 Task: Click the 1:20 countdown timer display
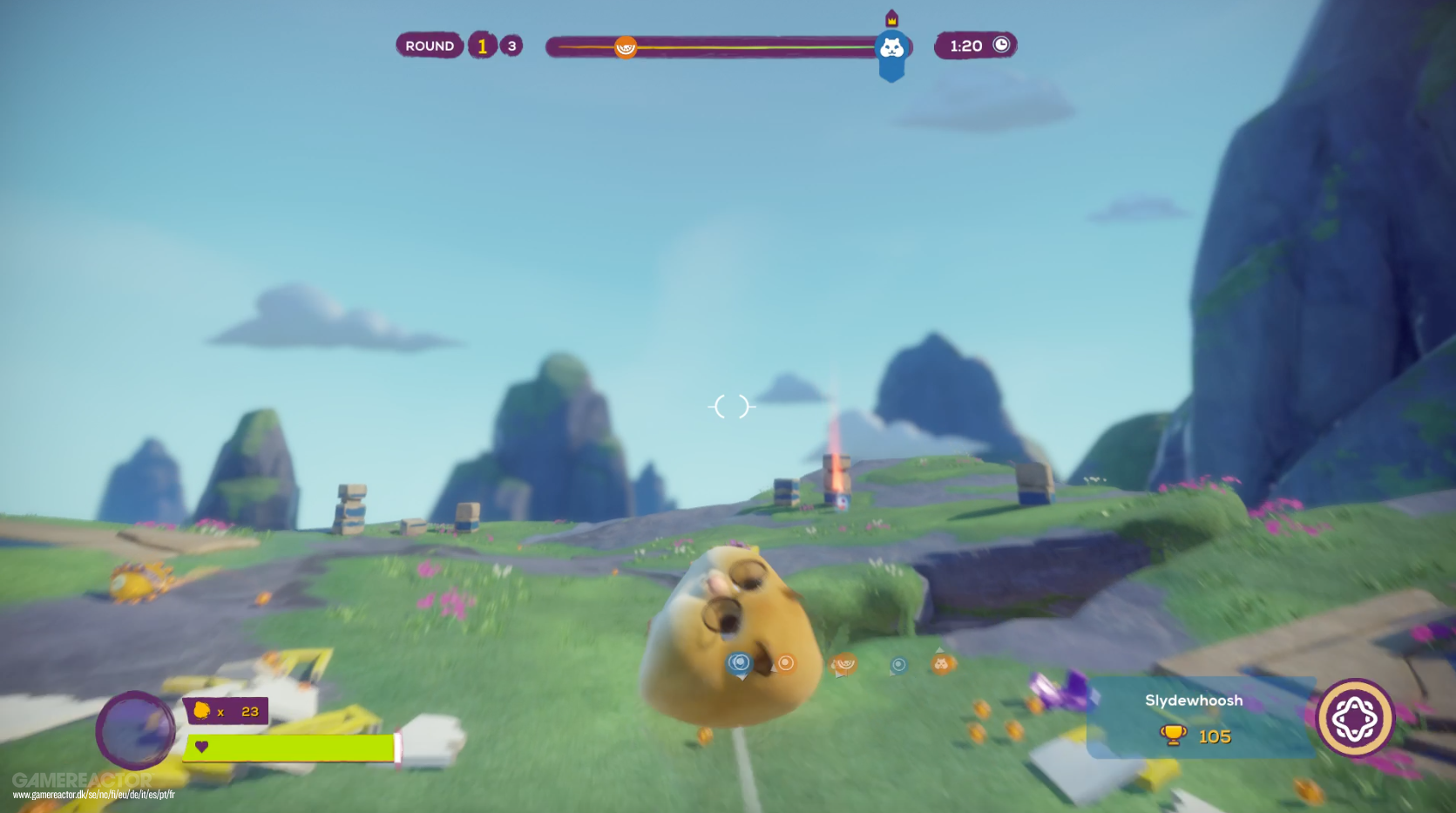tap(965, 45)
